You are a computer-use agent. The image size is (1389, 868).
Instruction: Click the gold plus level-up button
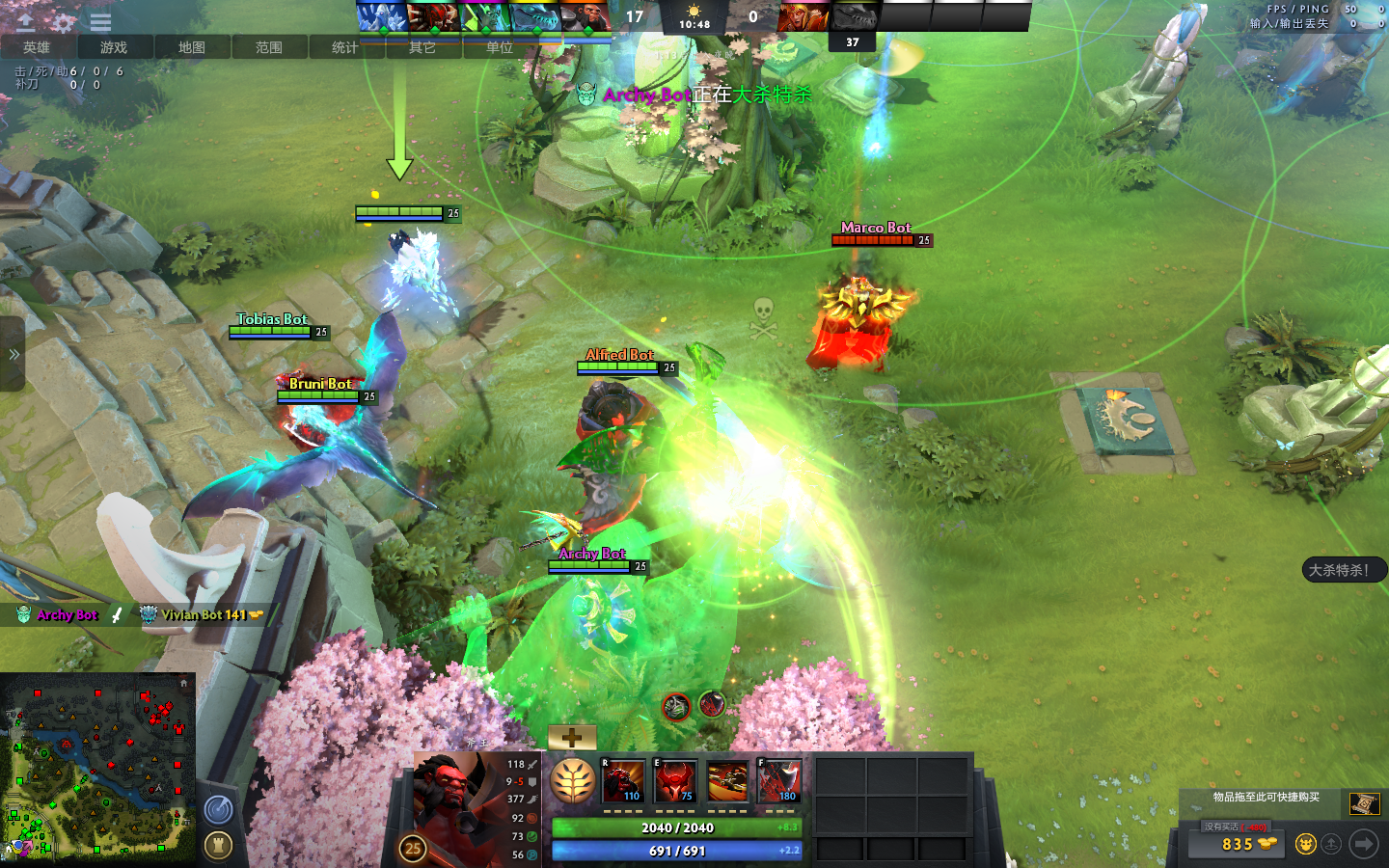tap(572, 738)
